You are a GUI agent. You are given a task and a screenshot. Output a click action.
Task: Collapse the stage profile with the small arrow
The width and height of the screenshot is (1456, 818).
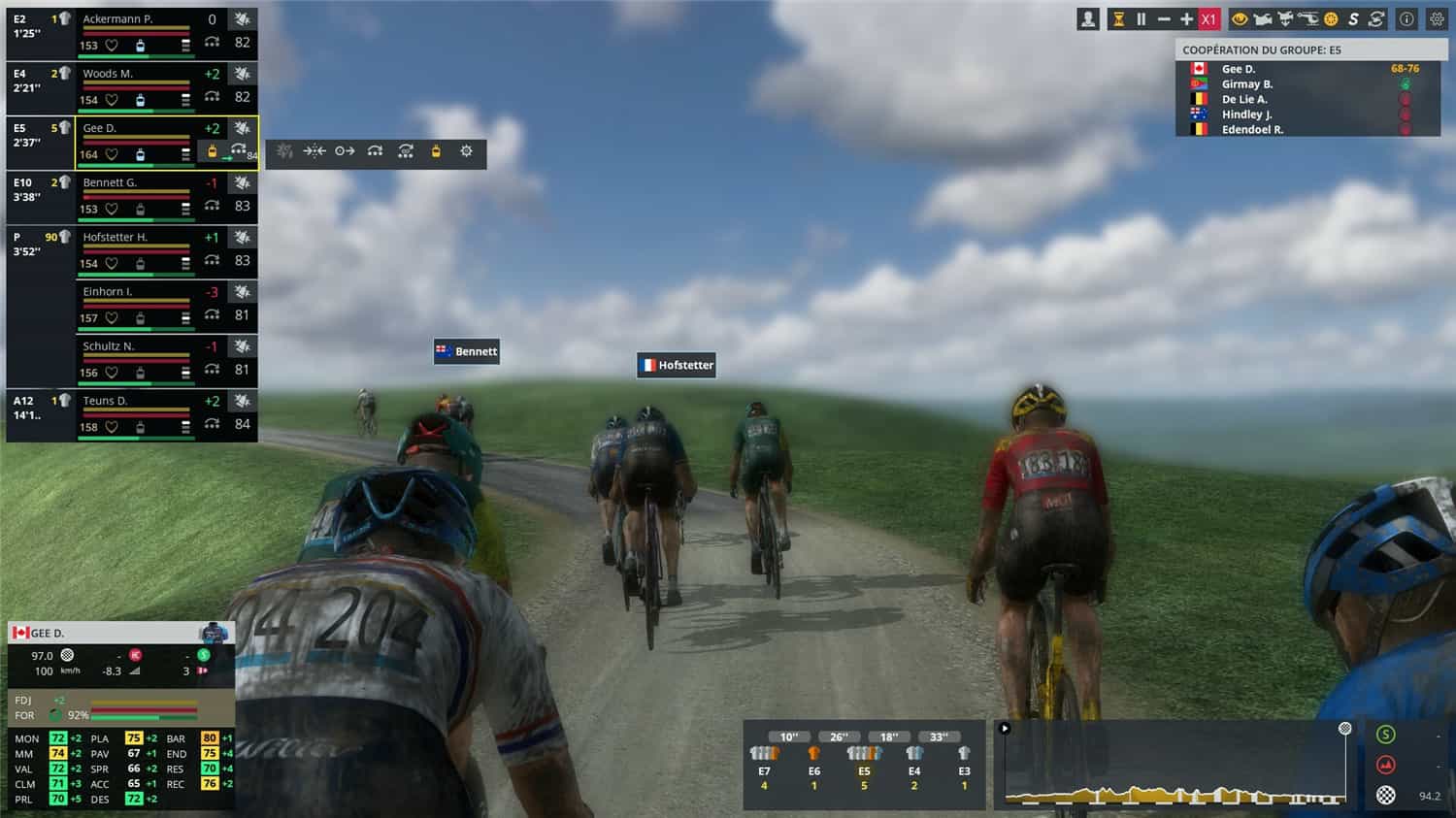pos(1003,727)
